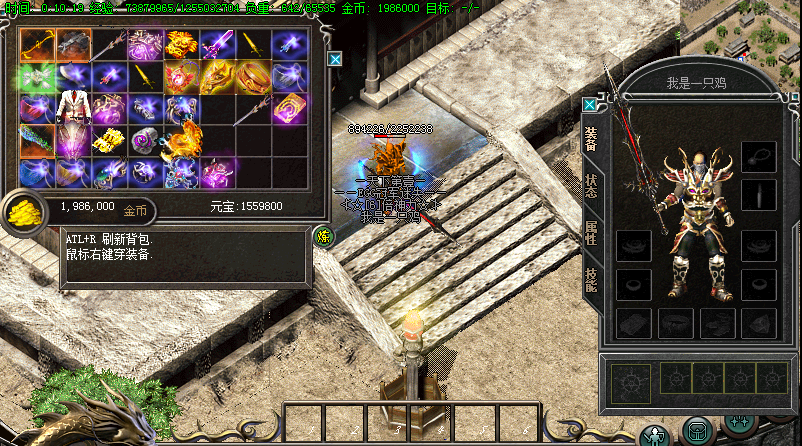Close the character equipment panel

point(590,104)
